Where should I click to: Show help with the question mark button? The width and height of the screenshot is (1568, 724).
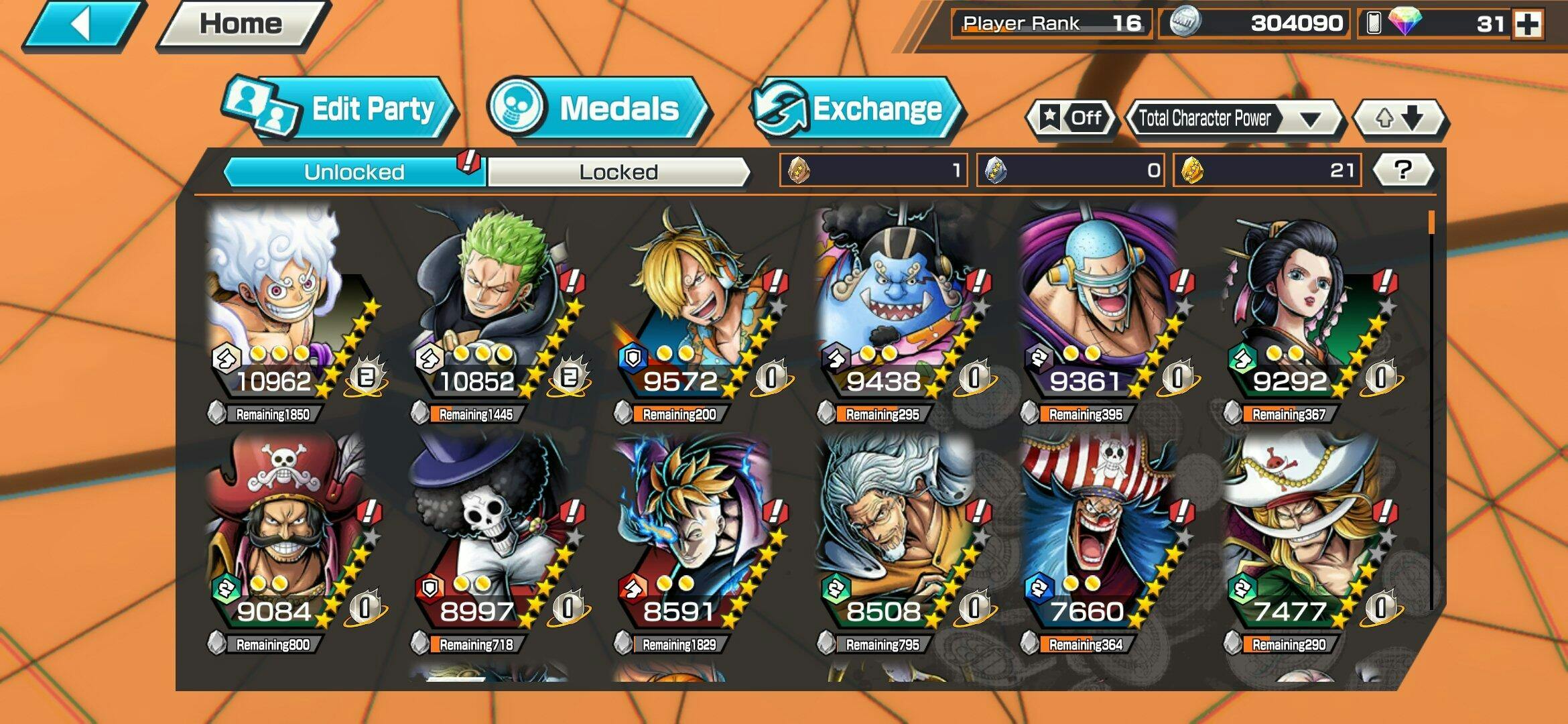click(1403, 170)
